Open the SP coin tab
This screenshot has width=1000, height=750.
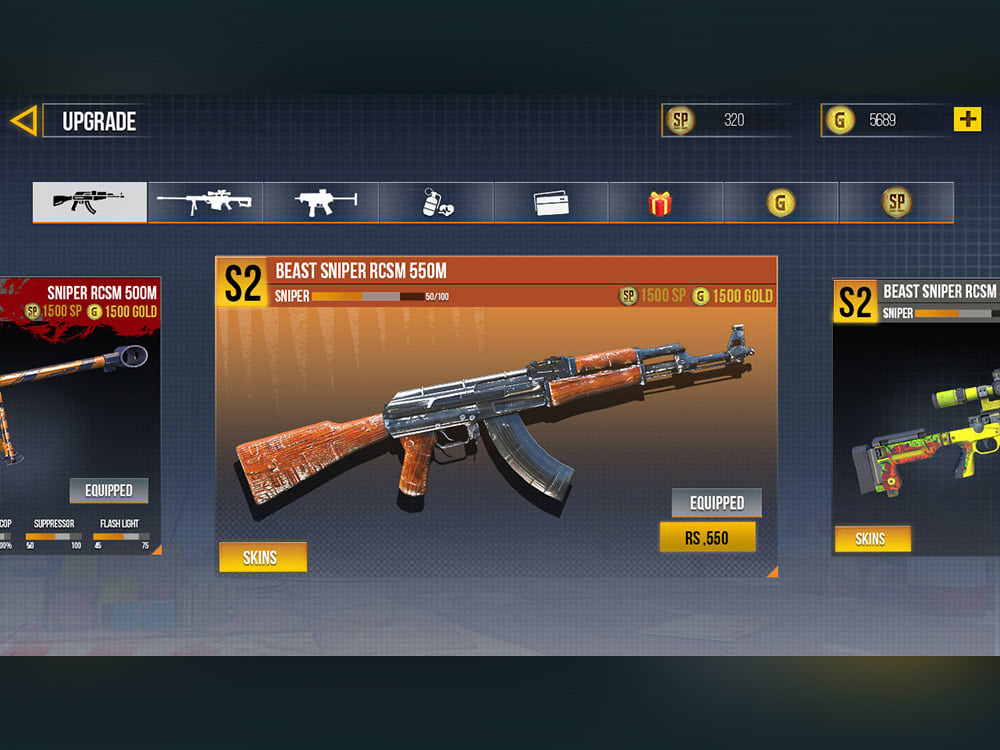point(896,202)
